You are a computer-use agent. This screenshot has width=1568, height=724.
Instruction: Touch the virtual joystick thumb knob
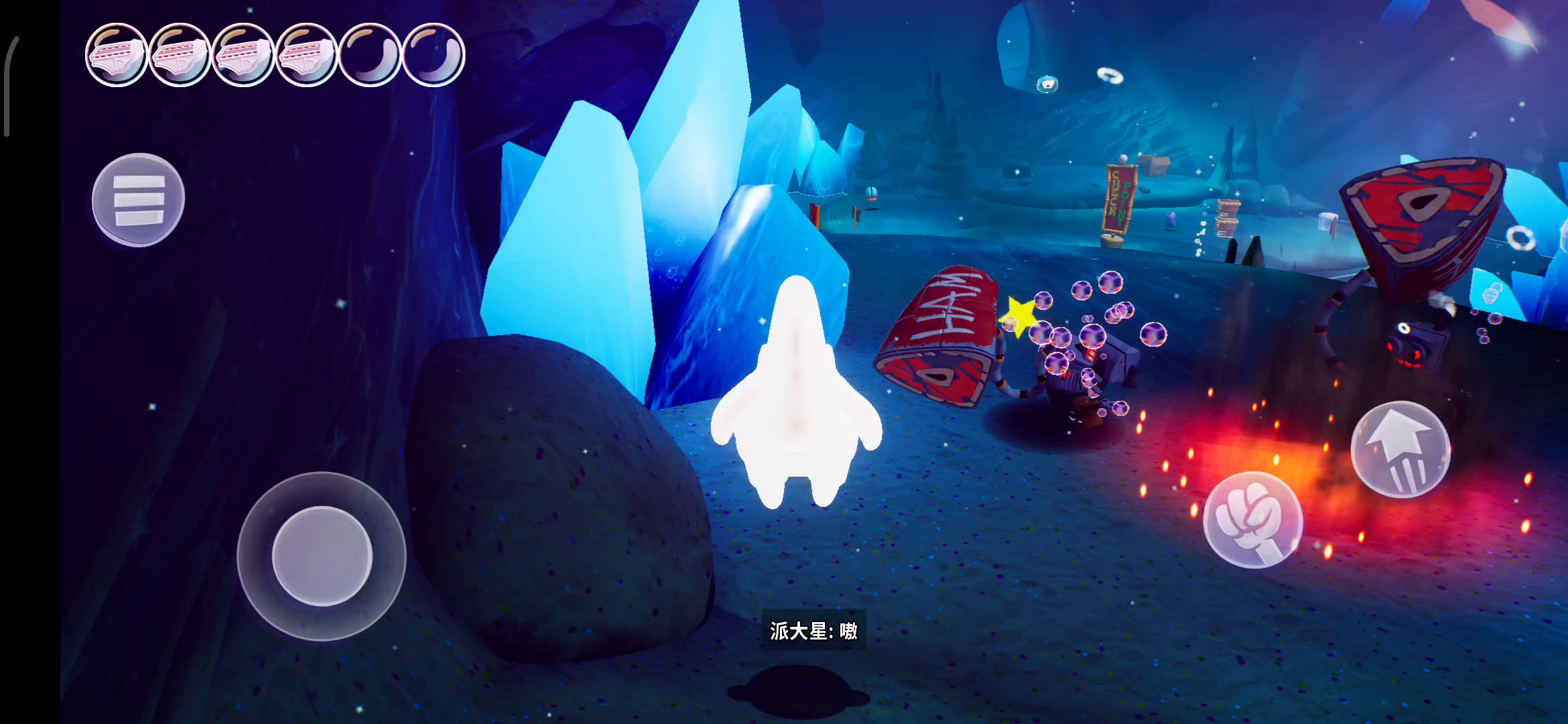point(322,556)
